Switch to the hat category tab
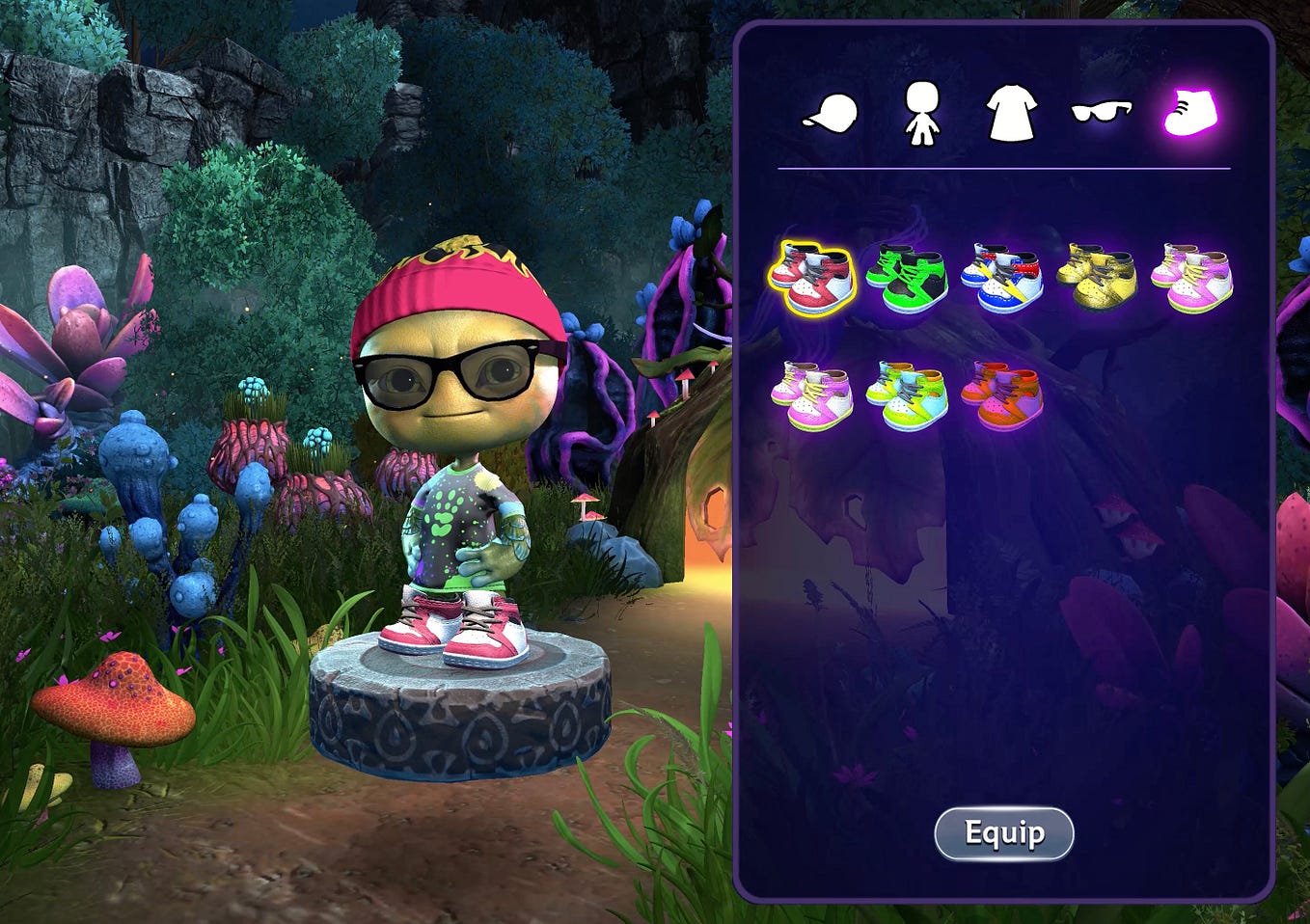The width and height of the screenshot is (1310, 924). coord(830,114)
